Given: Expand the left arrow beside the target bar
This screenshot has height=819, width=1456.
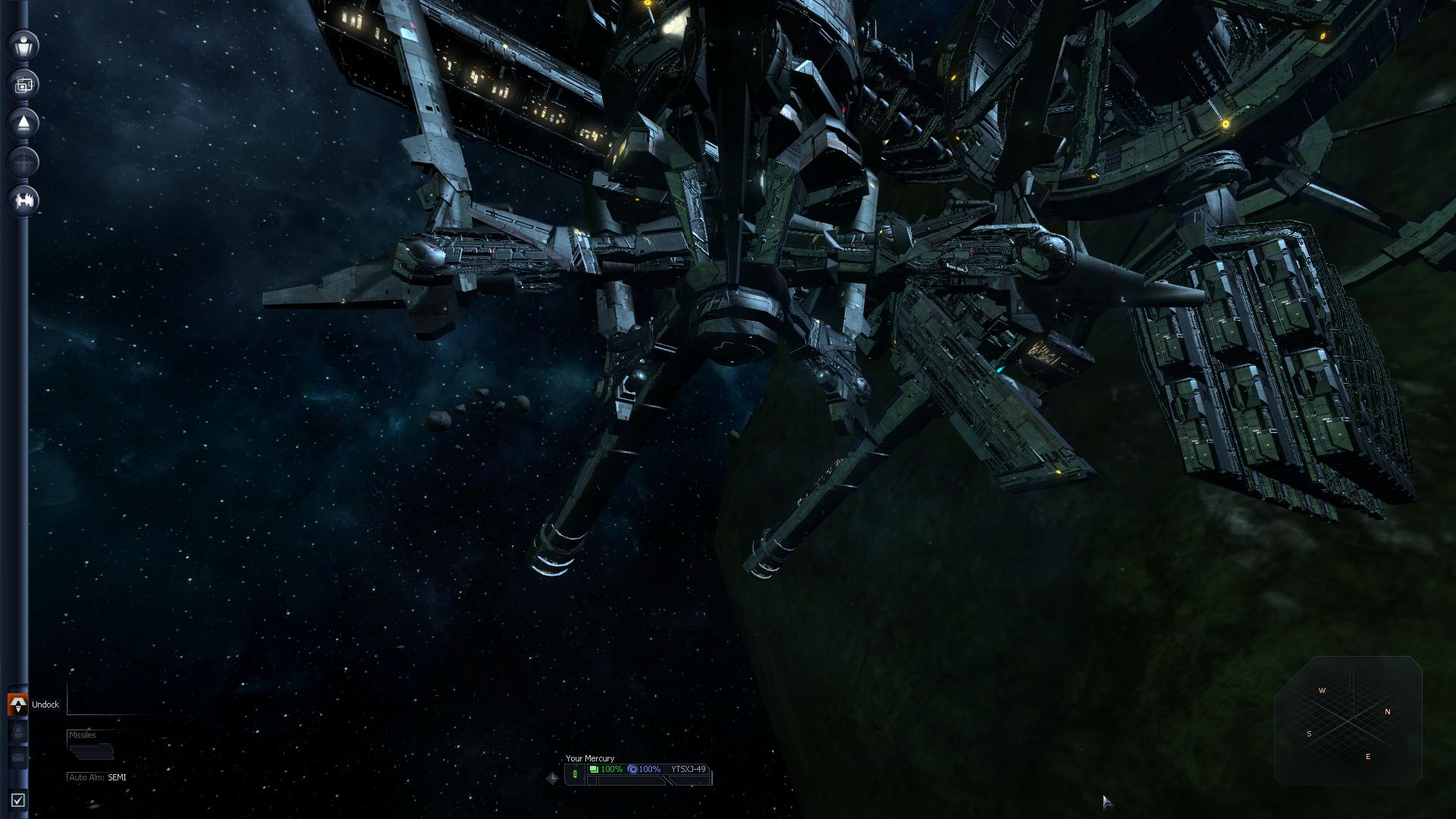Looking at the screenshot, I should pos(551,777).
